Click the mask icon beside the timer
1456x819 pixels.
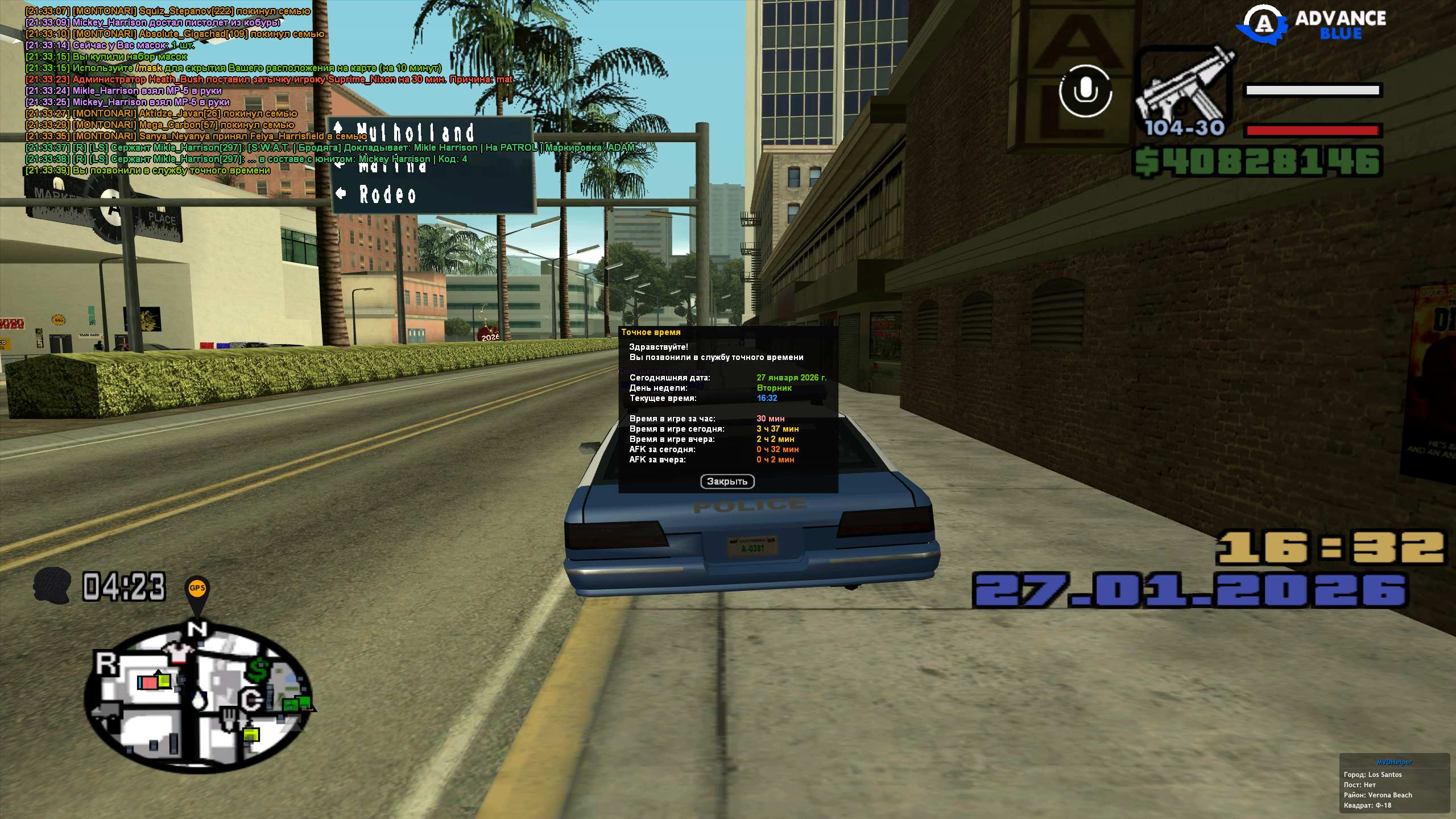pos(52,585)
